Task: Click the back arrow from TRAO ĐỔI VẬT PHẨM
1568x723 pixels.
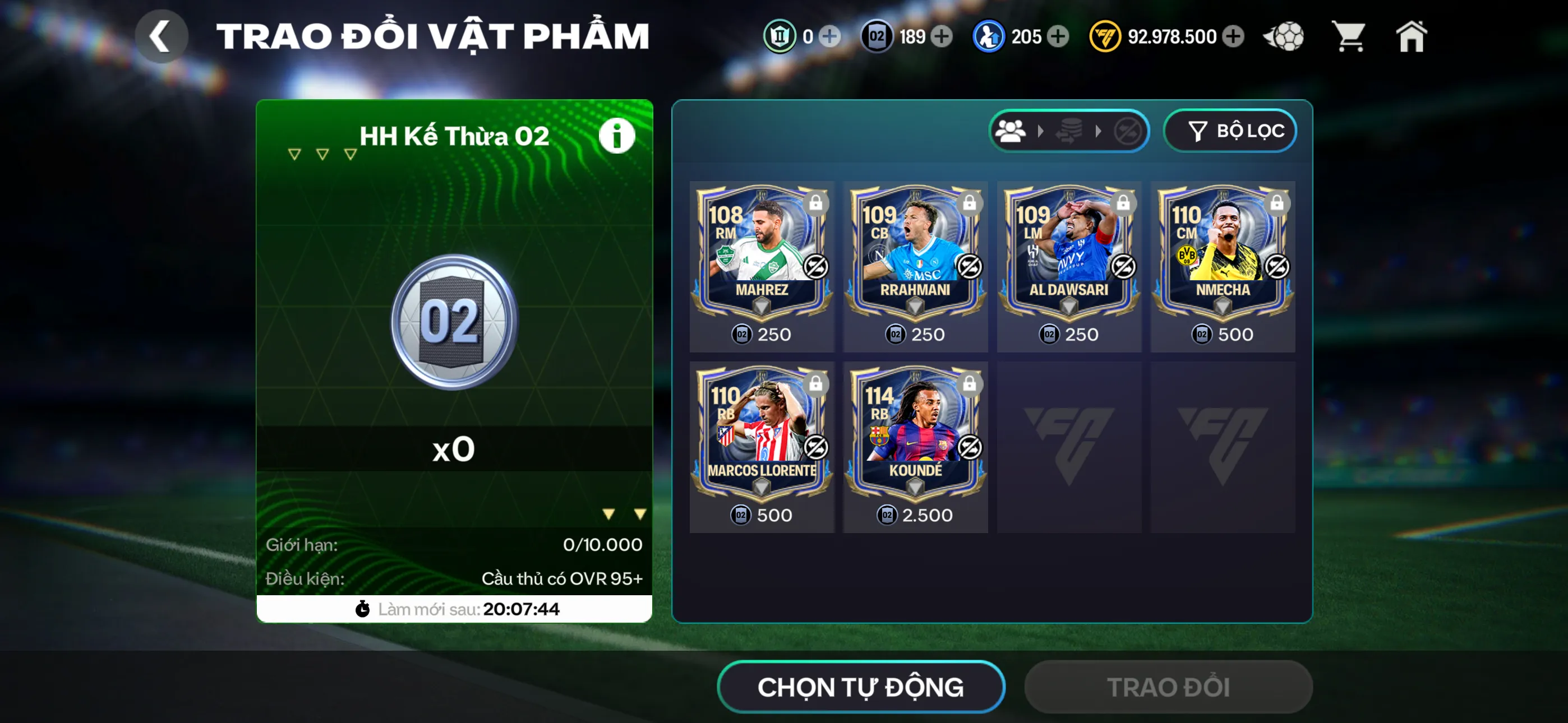Action: [x=162, y=35]
